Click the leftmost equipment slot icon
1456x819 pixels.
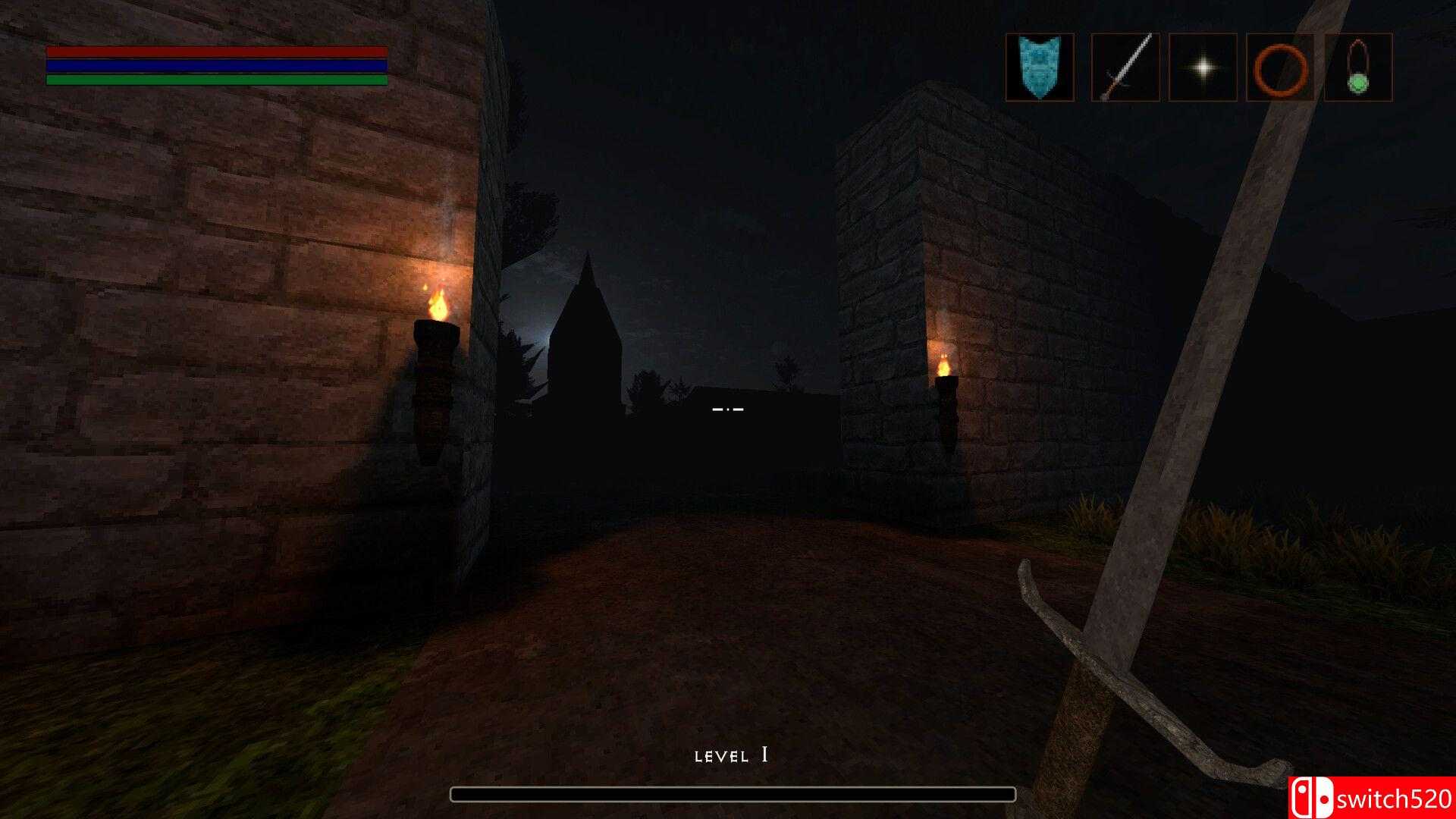coord(1039,67)
